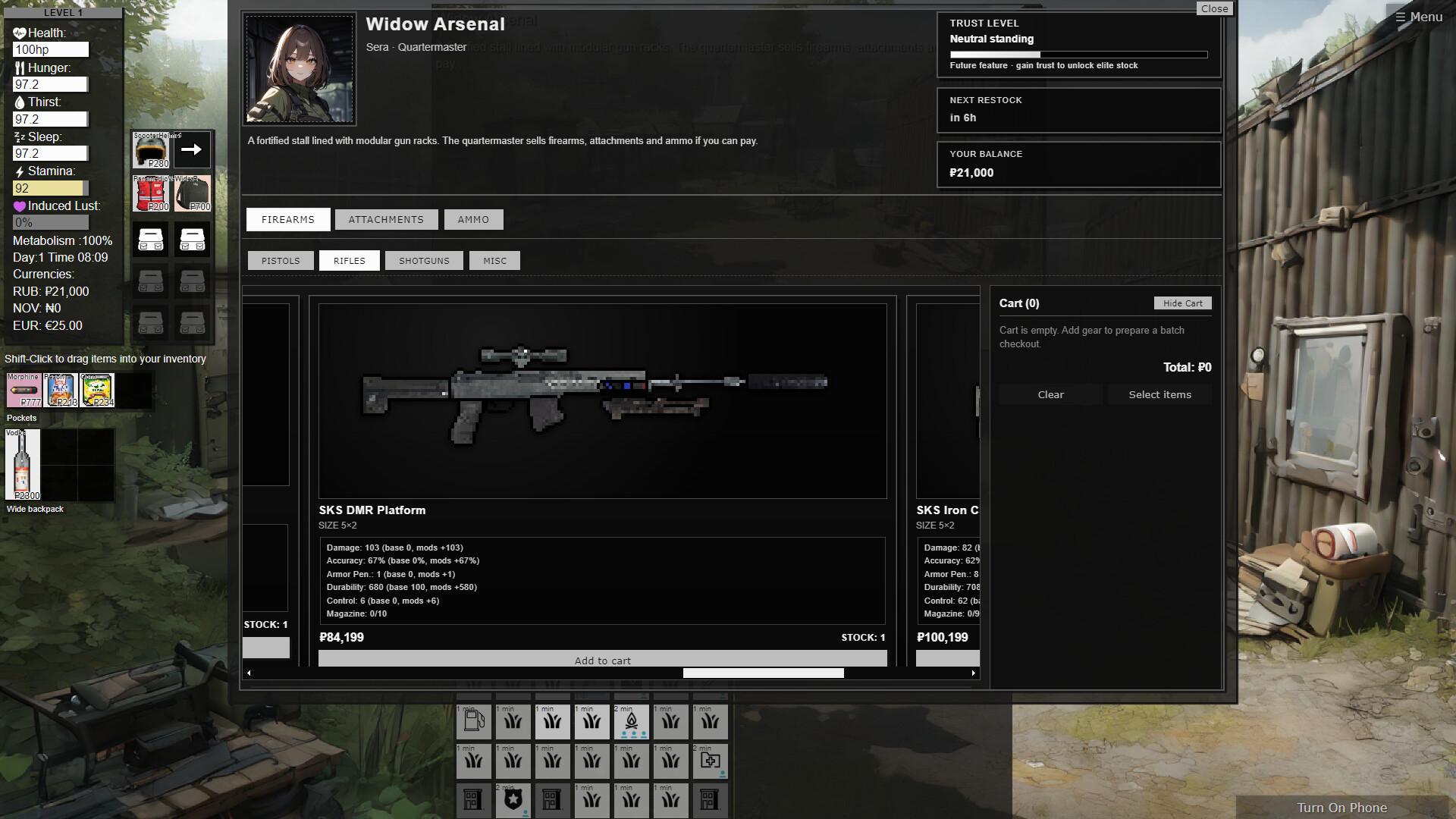This screenshot has width=1456, height=819.
Task: Toggle Hide Cart in the cart panel
Action: pos(1182,303)
